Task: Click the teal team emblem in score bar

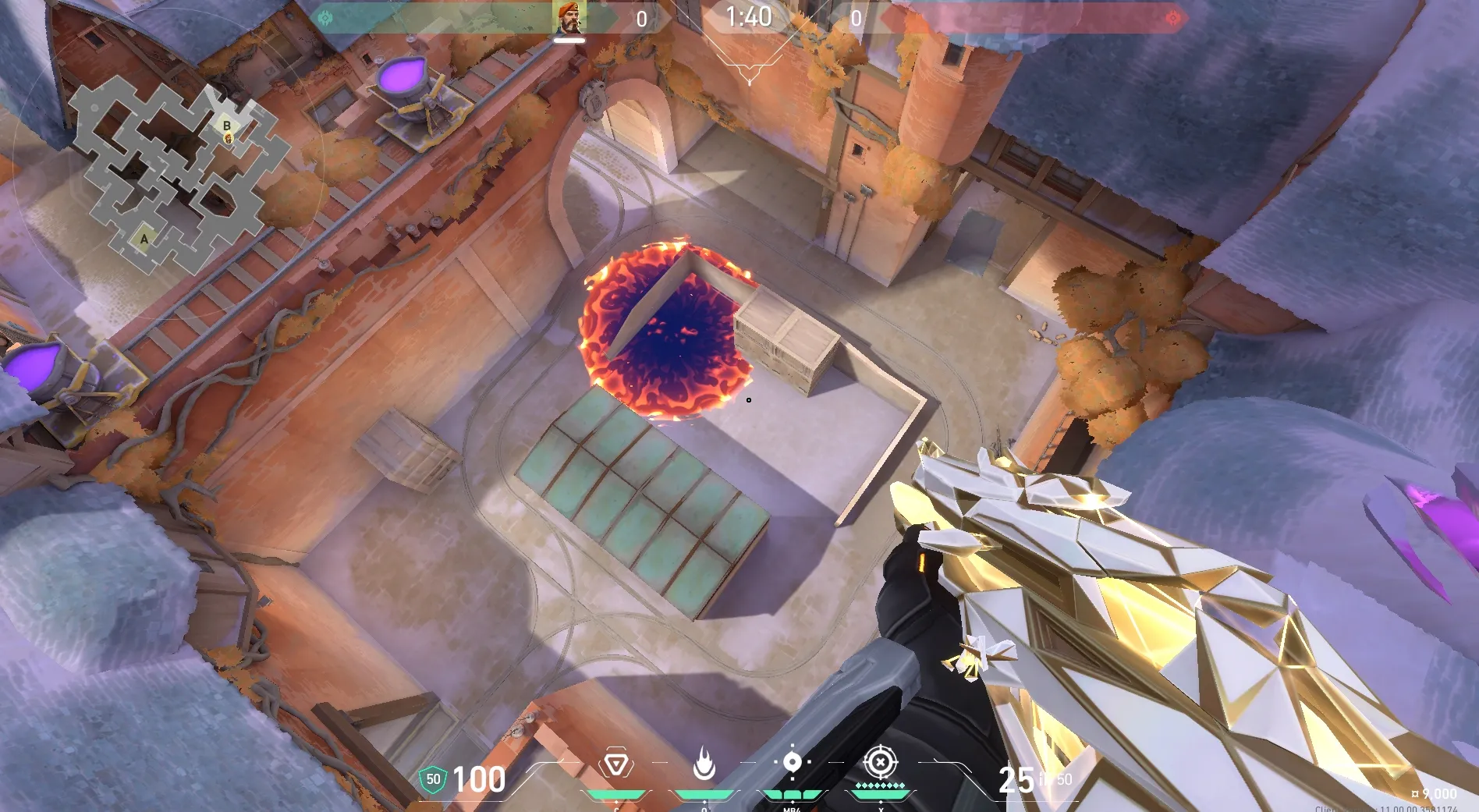Action: [x=326, y=18]
